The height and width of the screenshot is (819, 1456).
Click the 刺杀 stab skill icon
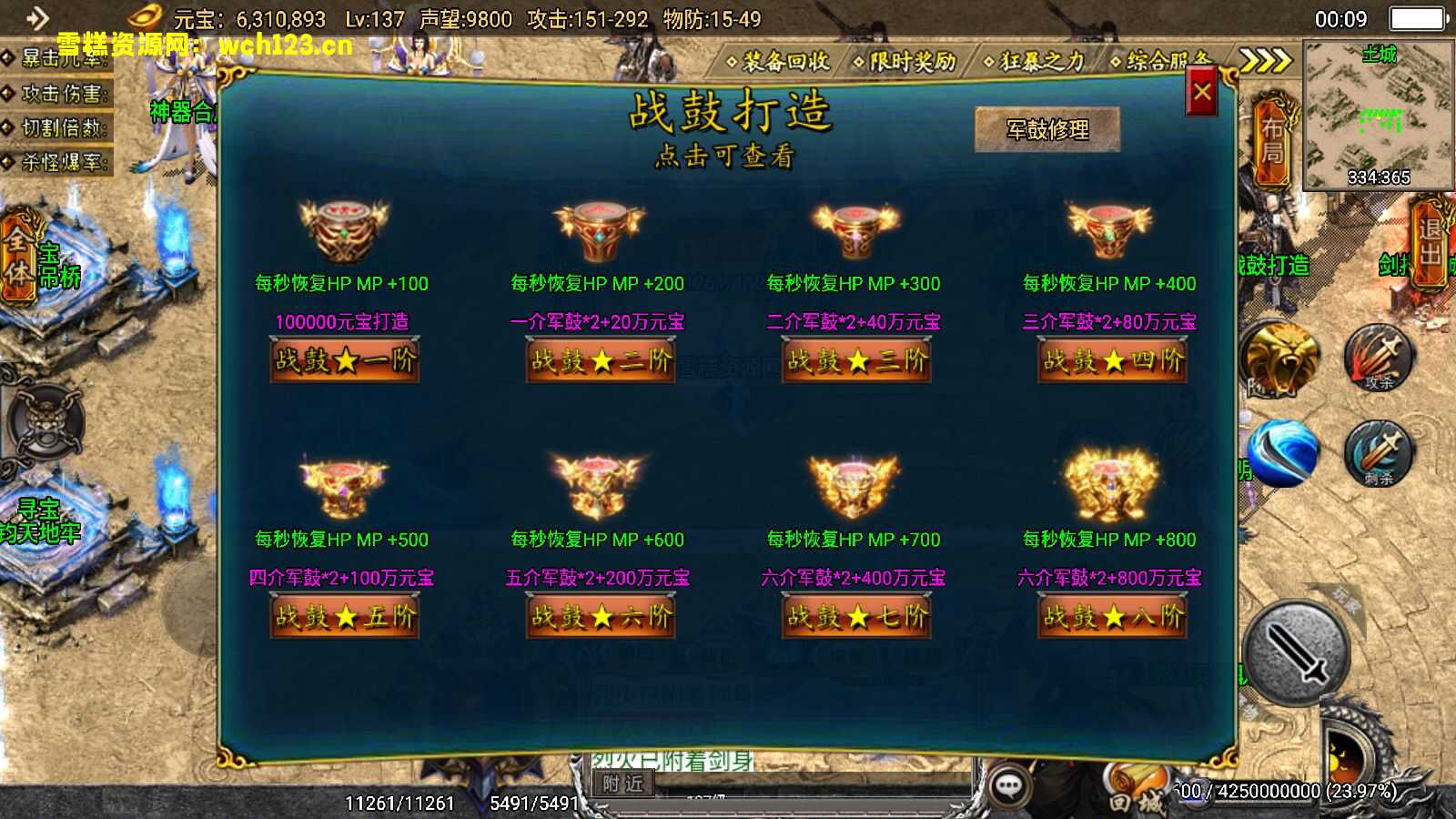point(1376,455)
